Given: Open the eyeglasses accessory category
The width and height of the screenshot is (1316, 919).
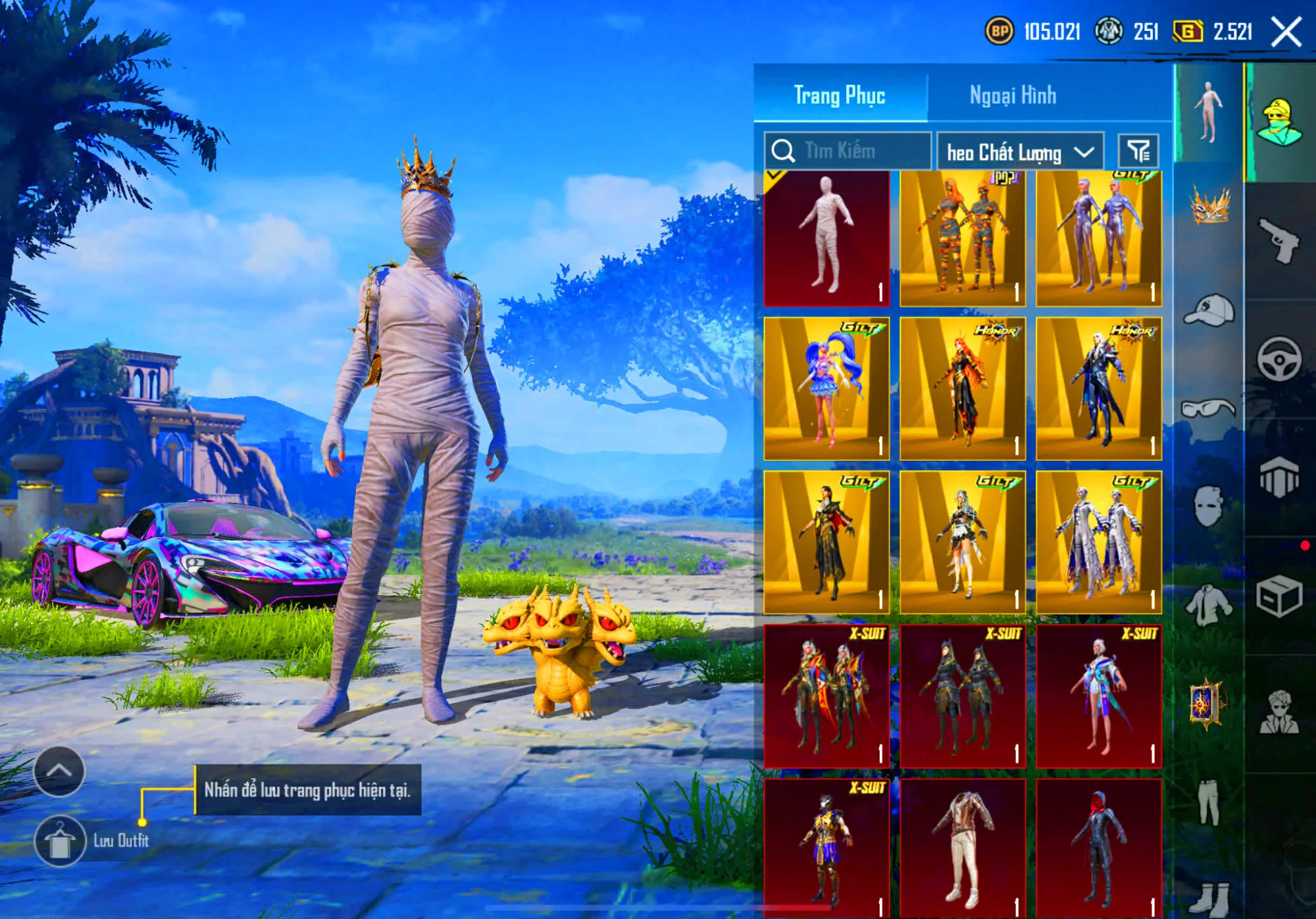Looking at the screenshot, I should pos(1209,409).
